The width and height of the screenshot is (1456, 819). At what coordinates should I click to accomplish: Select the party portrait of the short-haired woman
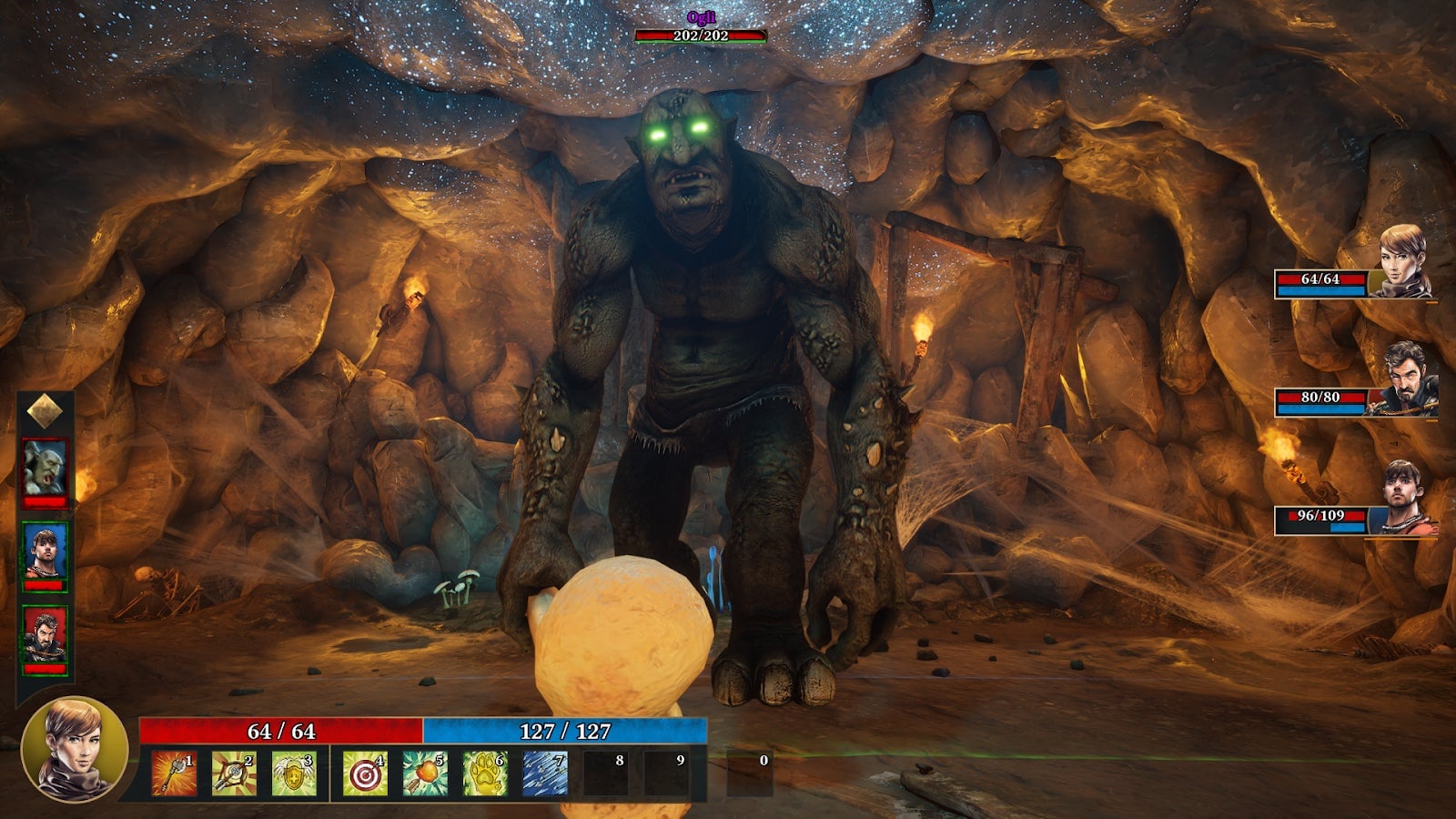pos(1401,262)
